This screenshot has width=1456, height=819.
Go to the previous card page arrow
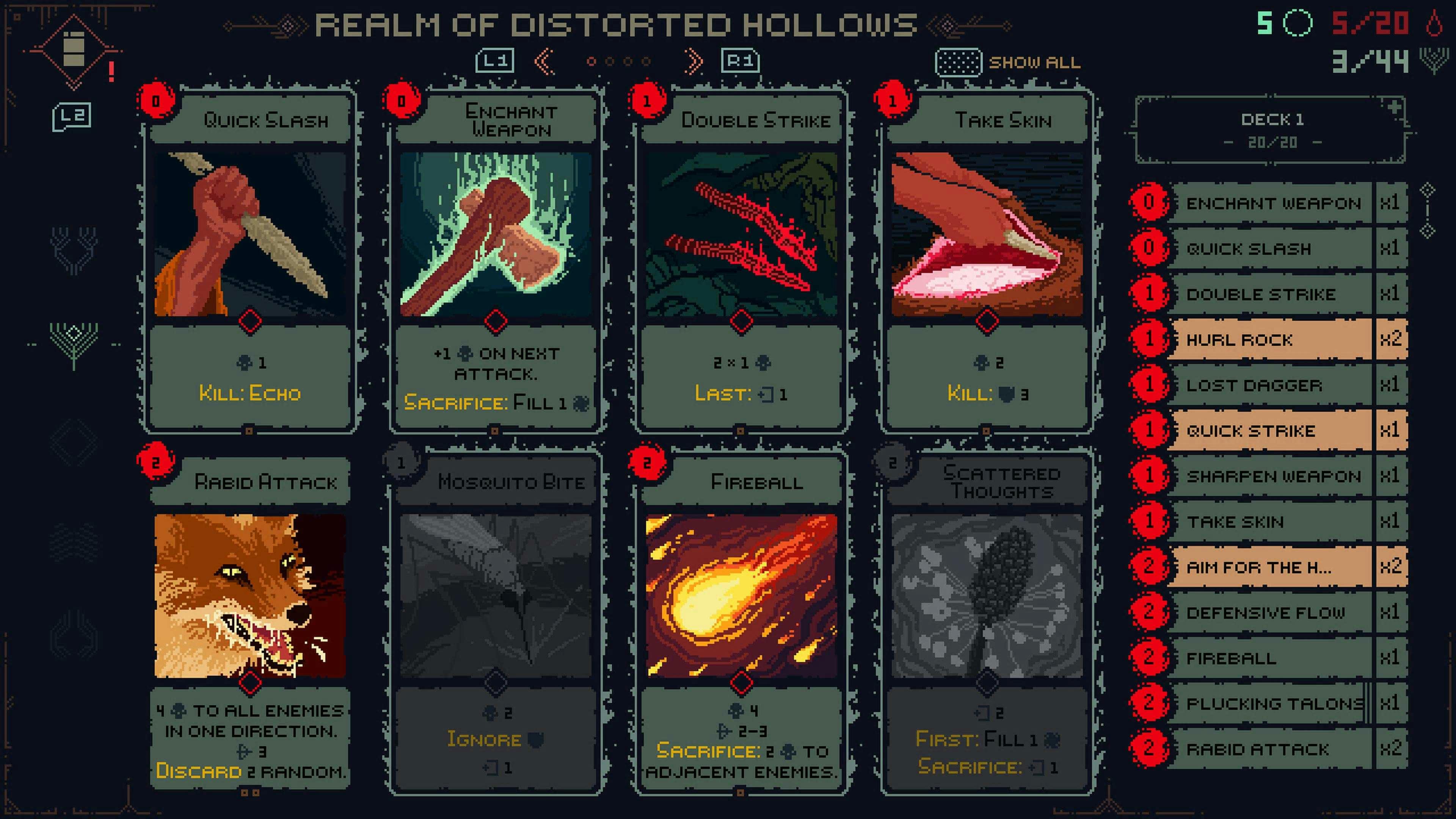(544, 61)
